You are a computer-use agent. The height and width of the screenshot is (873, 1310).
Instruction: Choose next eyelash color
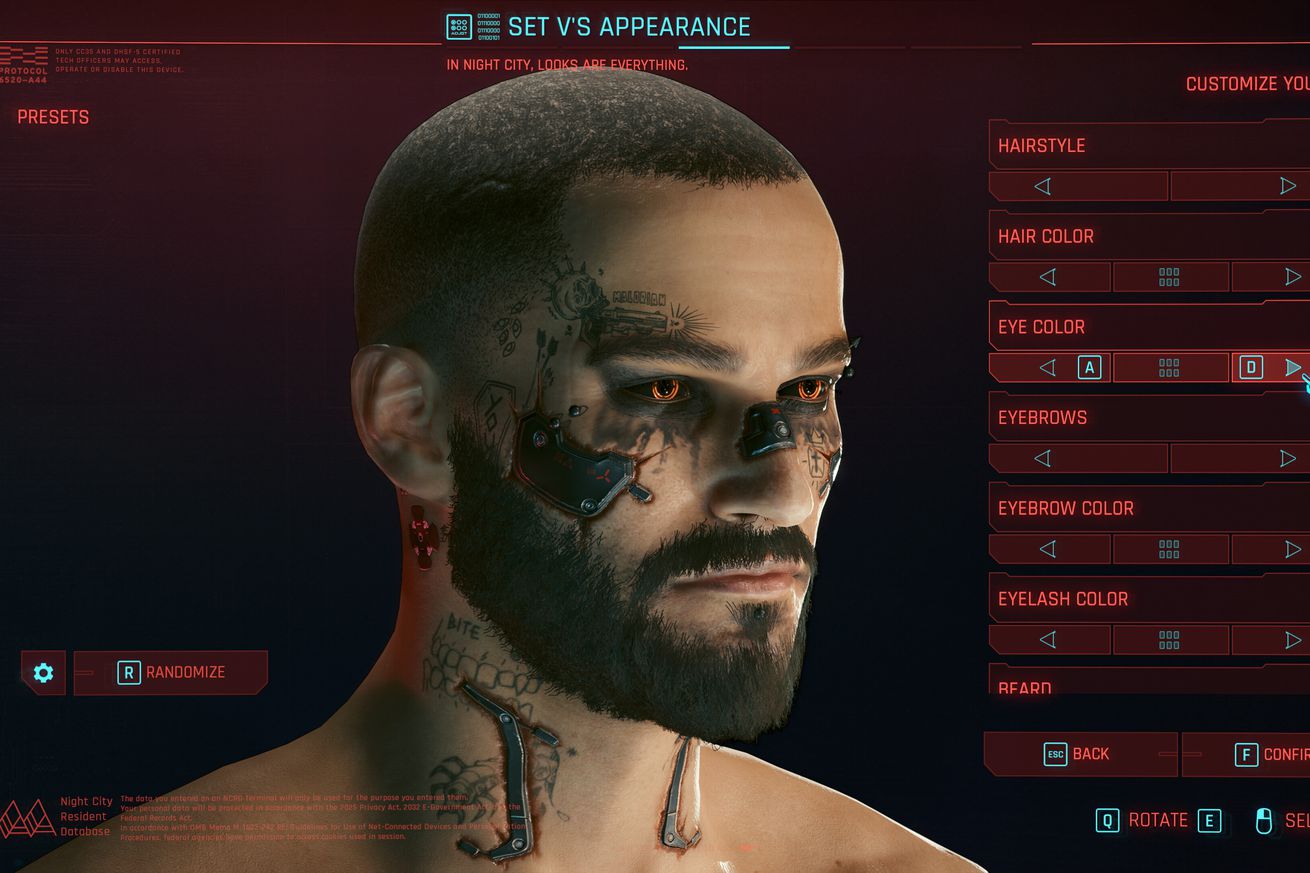tap(1292, 640)
